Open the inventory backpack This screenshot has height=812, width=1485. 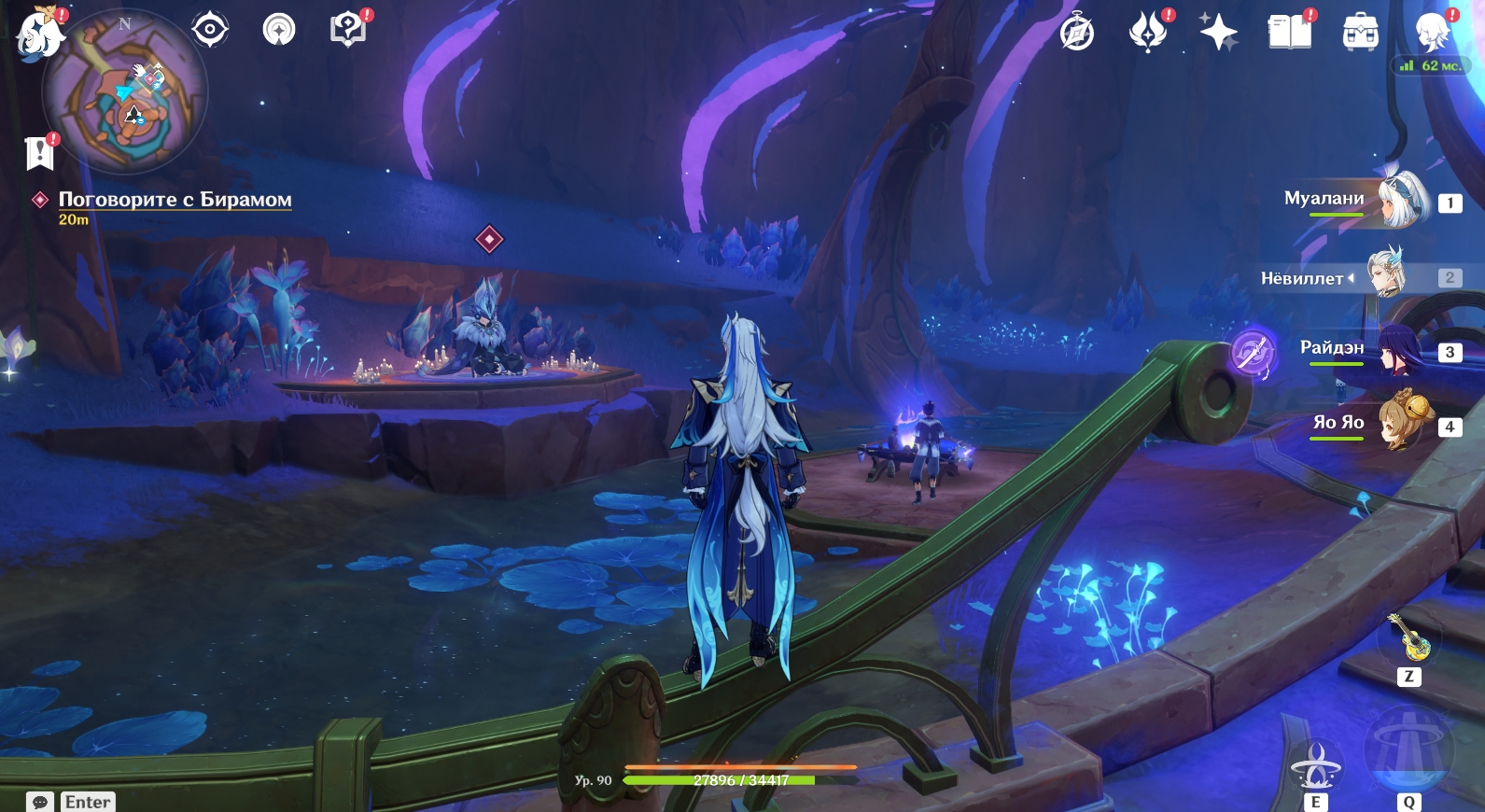(x=1360, y=33)
